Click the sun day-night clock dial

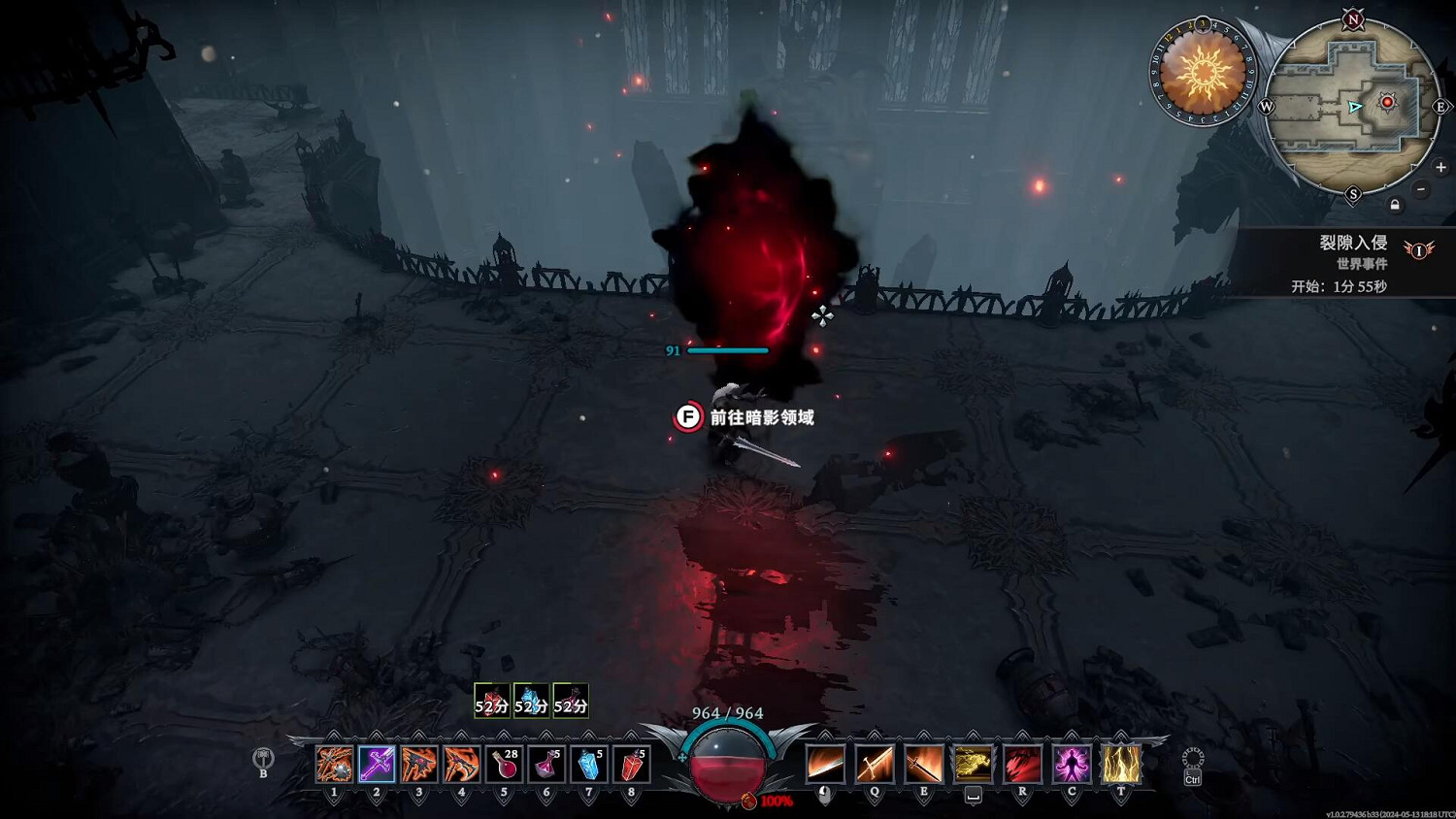coord(1203,72)
